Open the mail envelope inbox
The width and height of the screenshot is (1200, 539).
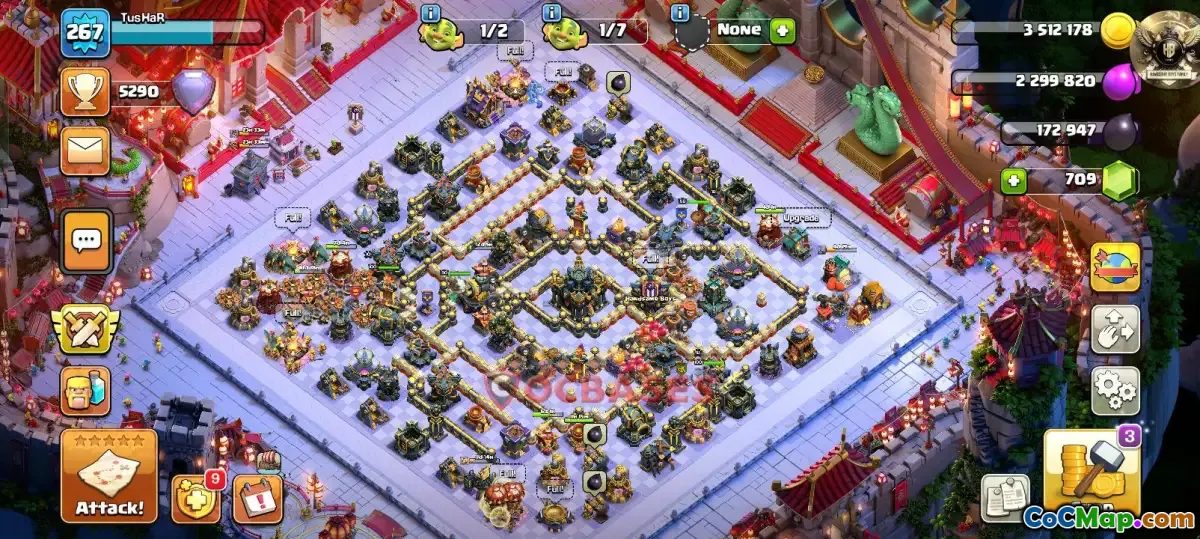pyautogui.click(x=85, y=150)
